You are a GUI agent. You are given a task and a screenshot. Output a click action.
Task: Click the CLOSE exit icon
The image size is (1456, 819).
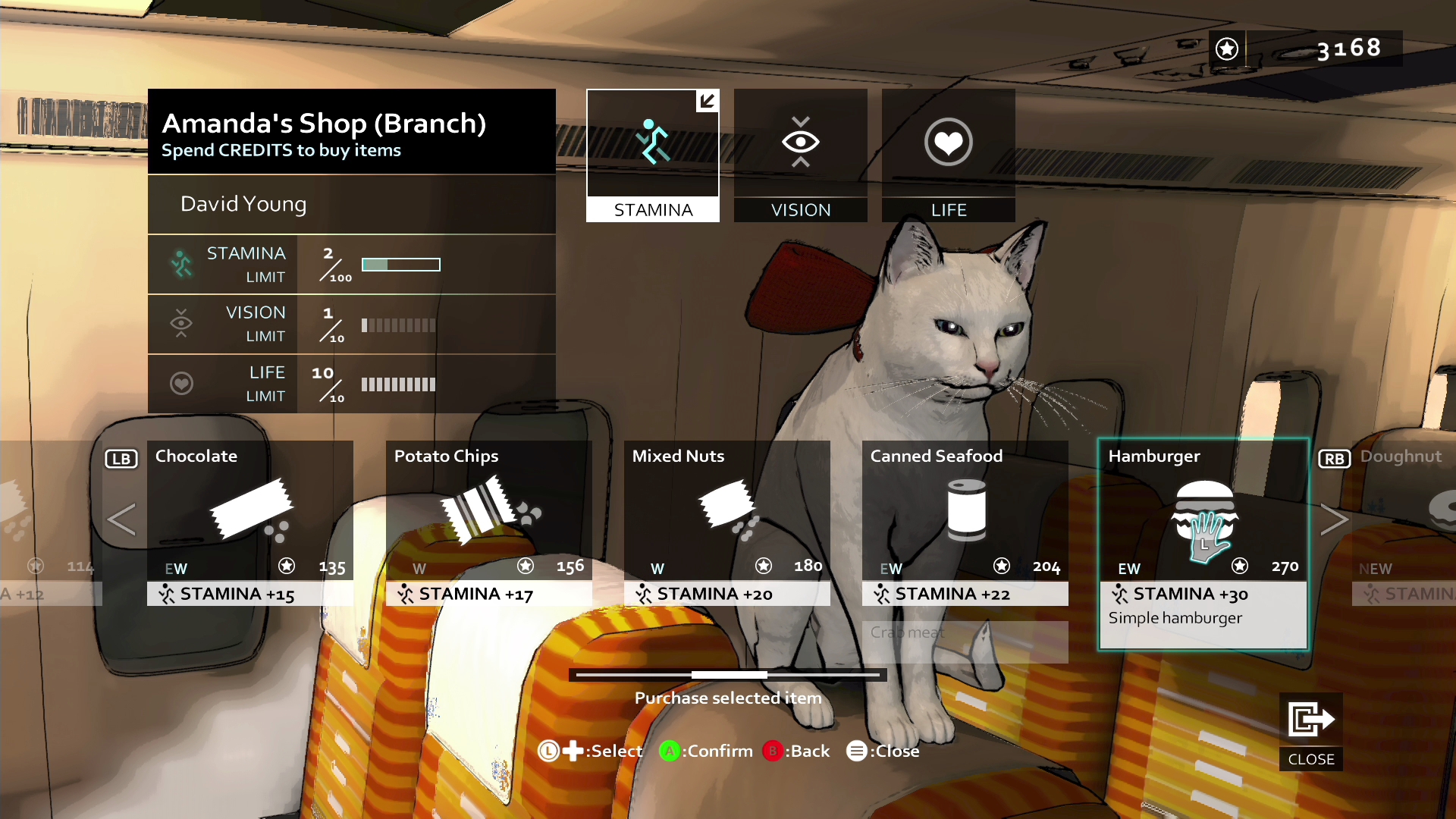click(1310, 718)
